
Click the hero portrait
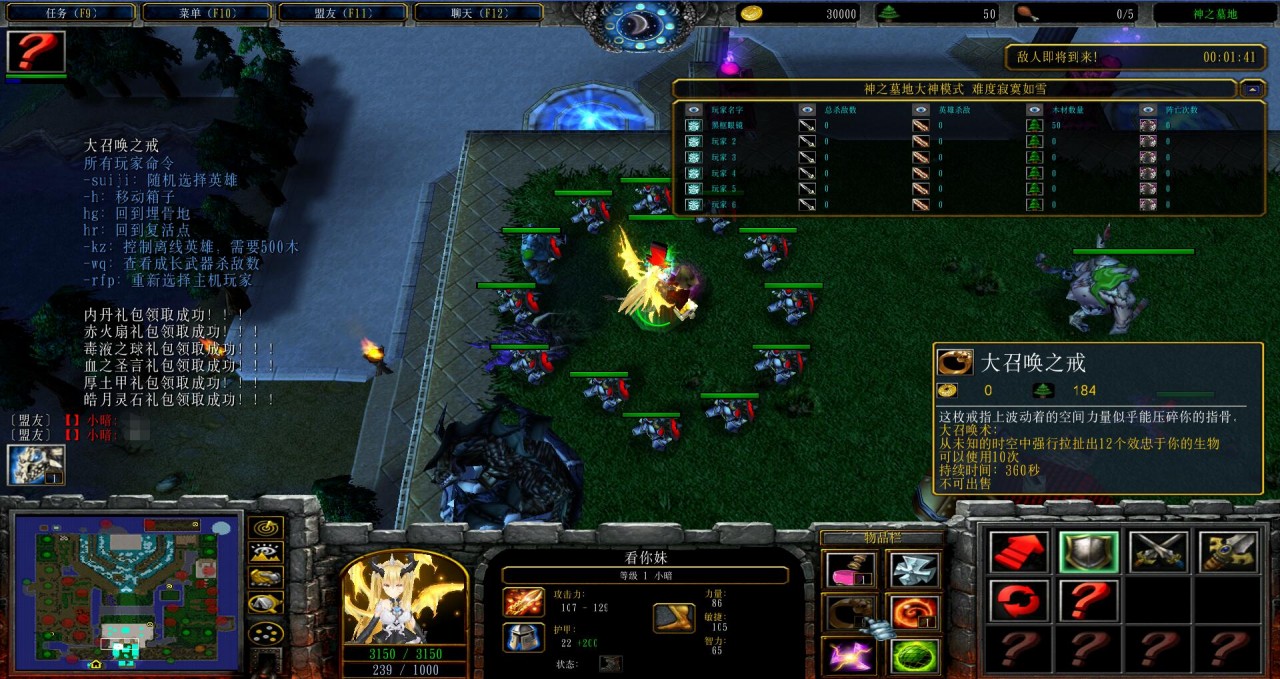point(404,599)
